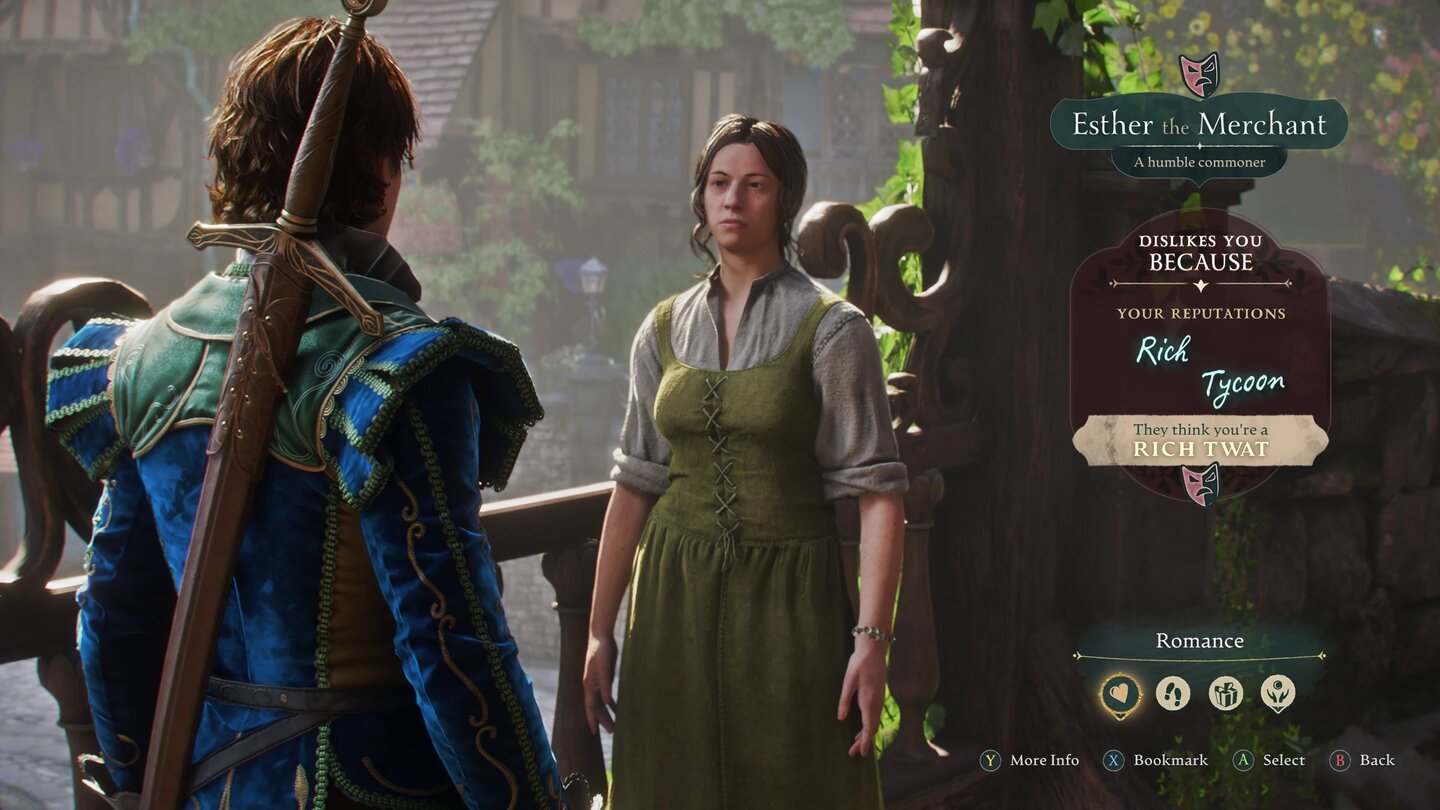Image resolution: width=1440 pixels, height=810 pixels.
Task: Click the RICH TWAT reputation label
Action: pyautogui.click(x=1199, y=450)
